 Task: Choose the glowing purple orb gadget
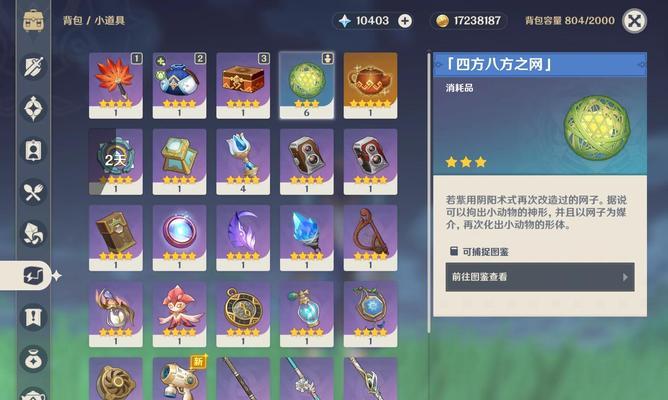pos(179,233)
